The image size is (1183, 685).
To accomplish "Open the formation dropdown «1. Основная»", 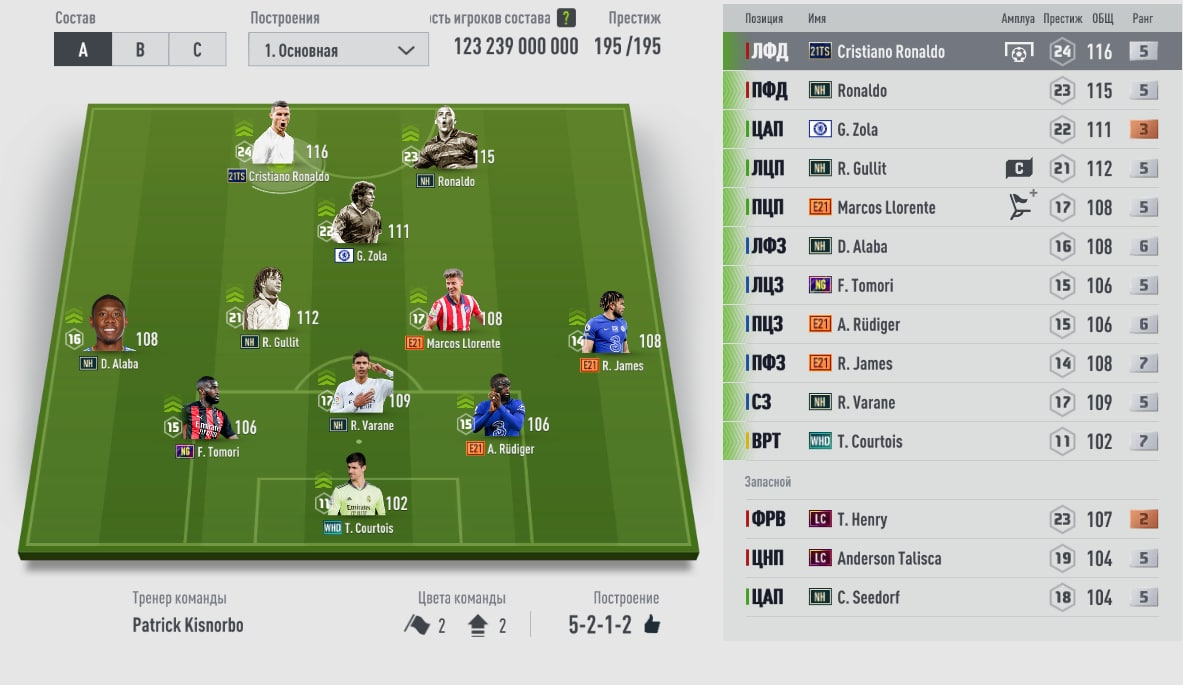I will [x=338, y=50].
